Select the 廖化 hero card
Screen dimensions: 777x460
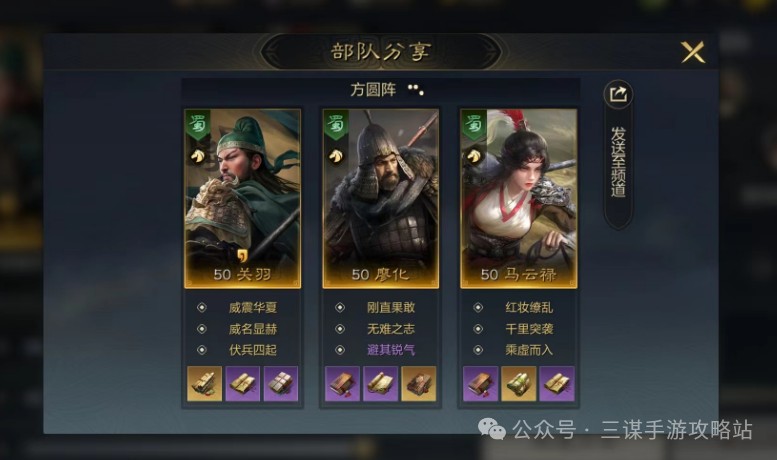click(380, 197)
